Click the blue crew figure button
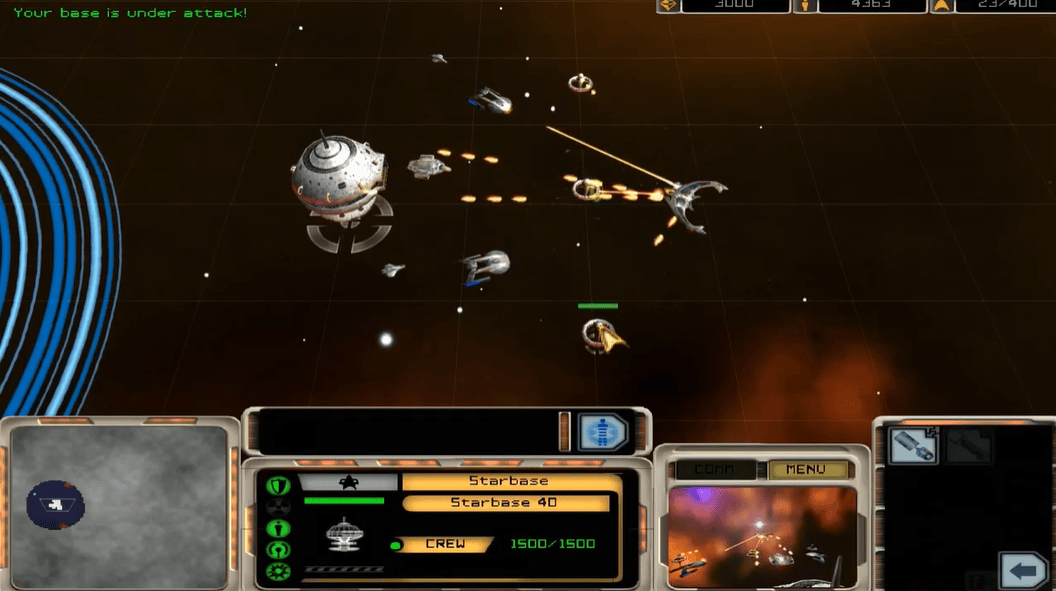The width and height of the screenshot is (1056, 591). (x=601, y=432)
